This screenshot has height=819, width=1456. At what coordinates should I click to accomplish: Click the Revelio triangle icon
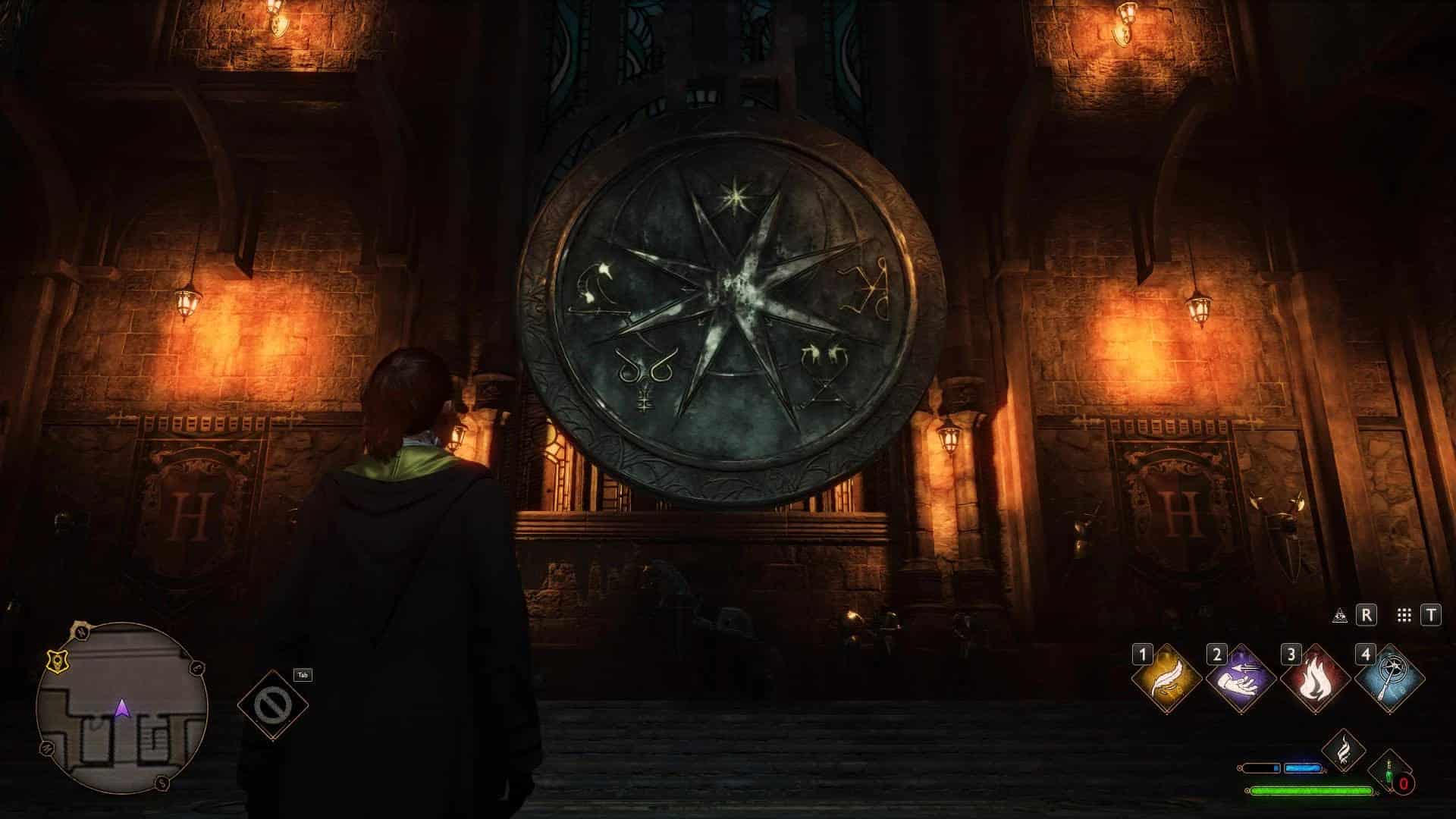click(1340, 616)
